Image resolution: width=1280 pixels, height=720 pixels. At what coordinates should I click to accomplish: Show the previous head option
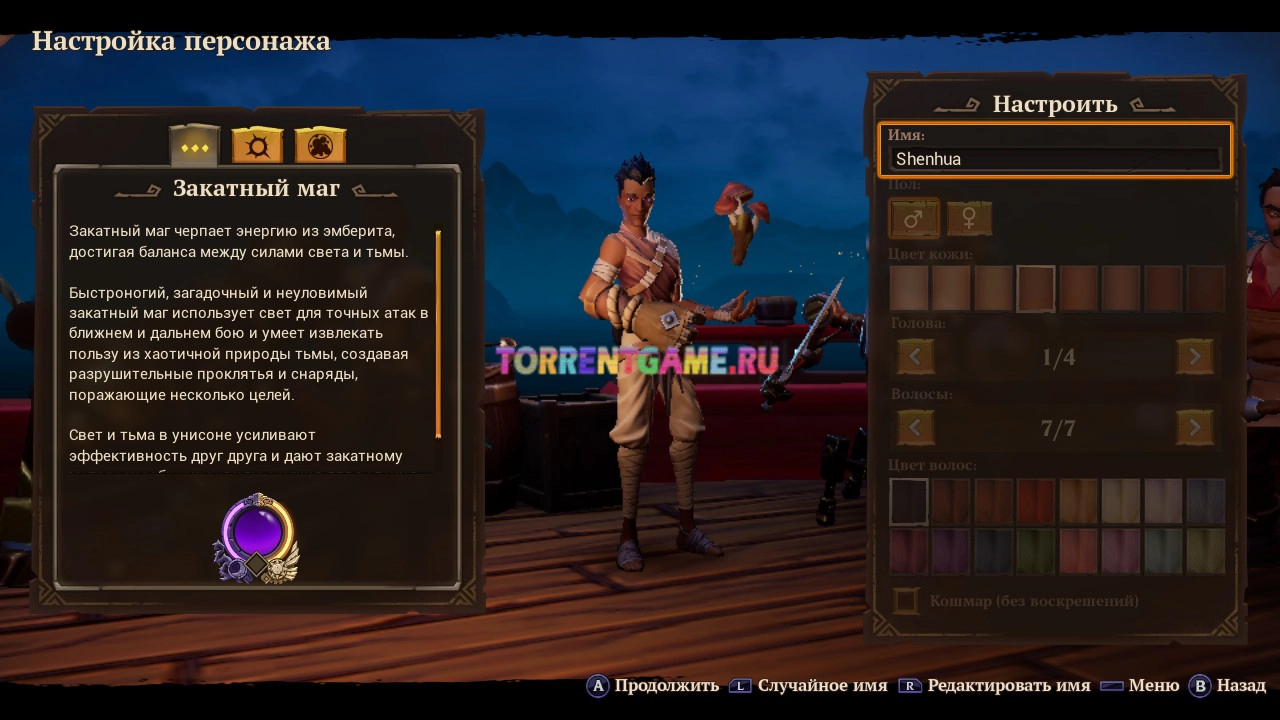[x=915, y=357]
